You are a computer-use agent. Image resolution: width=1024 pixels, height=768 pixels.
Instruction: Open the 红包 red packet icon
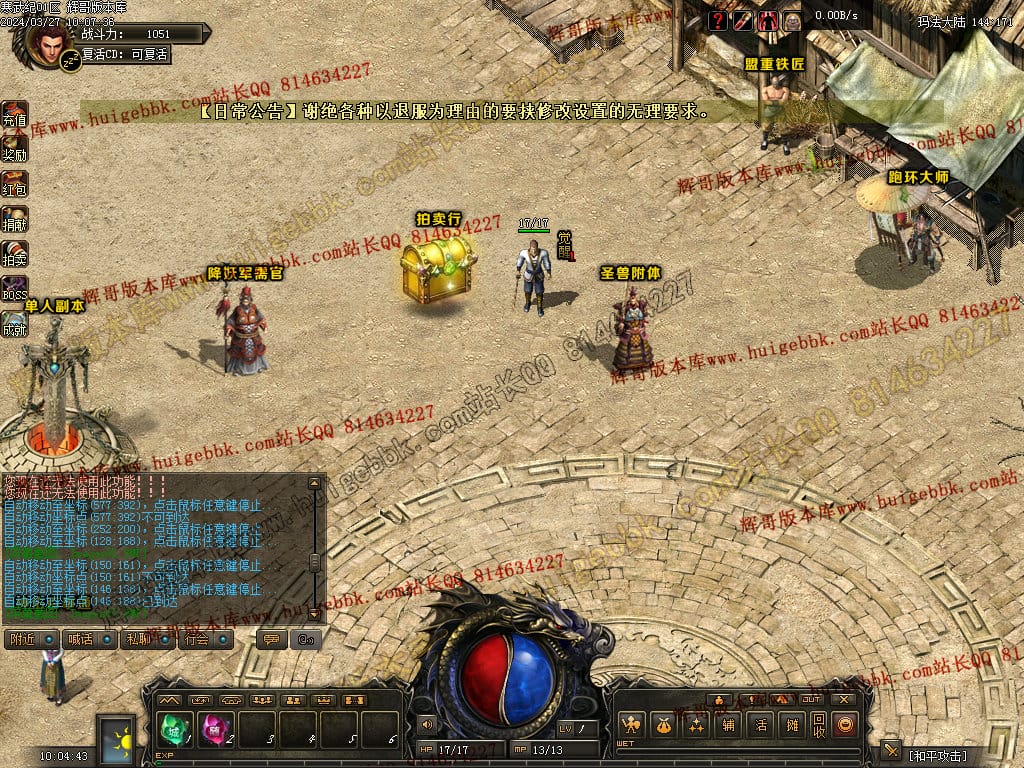(x=14, y=183)
